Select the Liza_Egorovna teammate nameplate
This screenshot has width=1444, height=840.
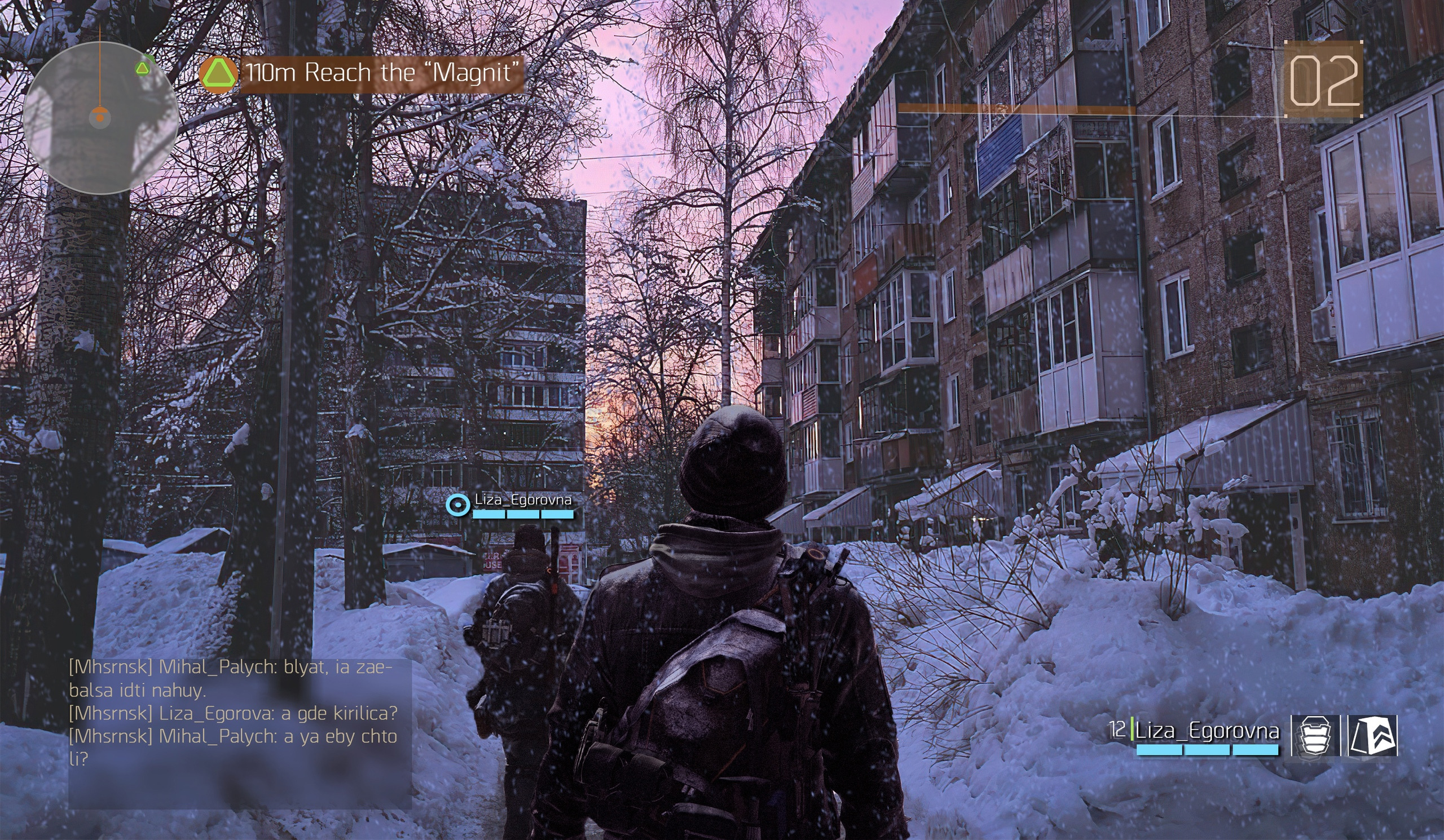pyautogui.click(x=522, y=501)
